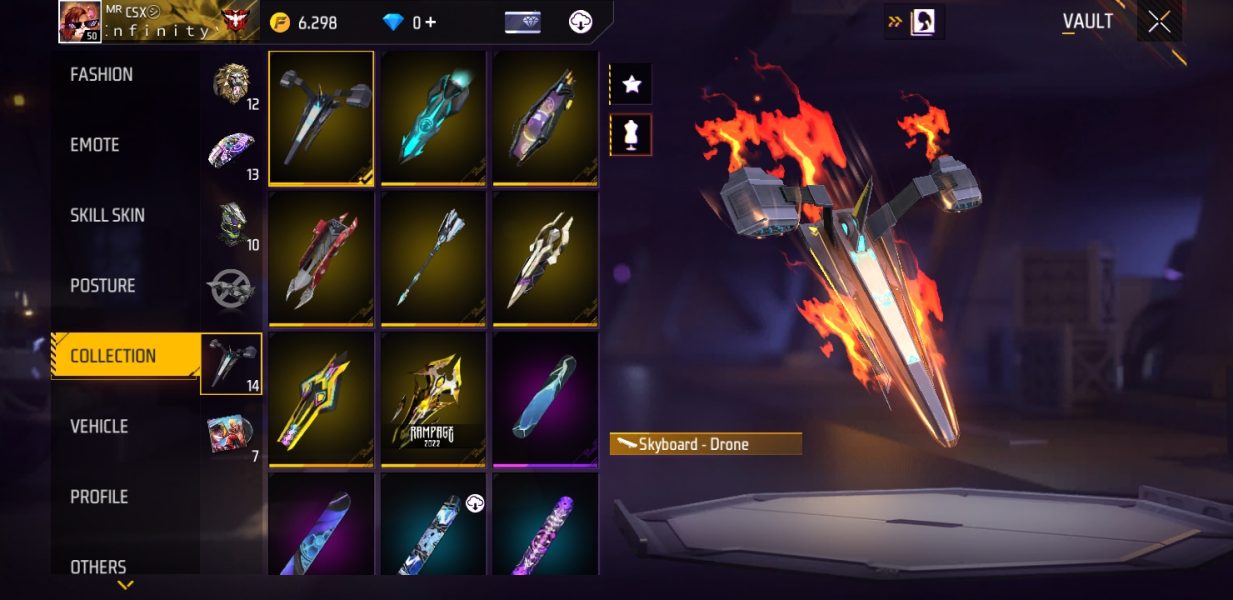This screenshot has height=600, width=1233.
Task: Open the download cloud icon in top bar
Action: pos(580,22)
